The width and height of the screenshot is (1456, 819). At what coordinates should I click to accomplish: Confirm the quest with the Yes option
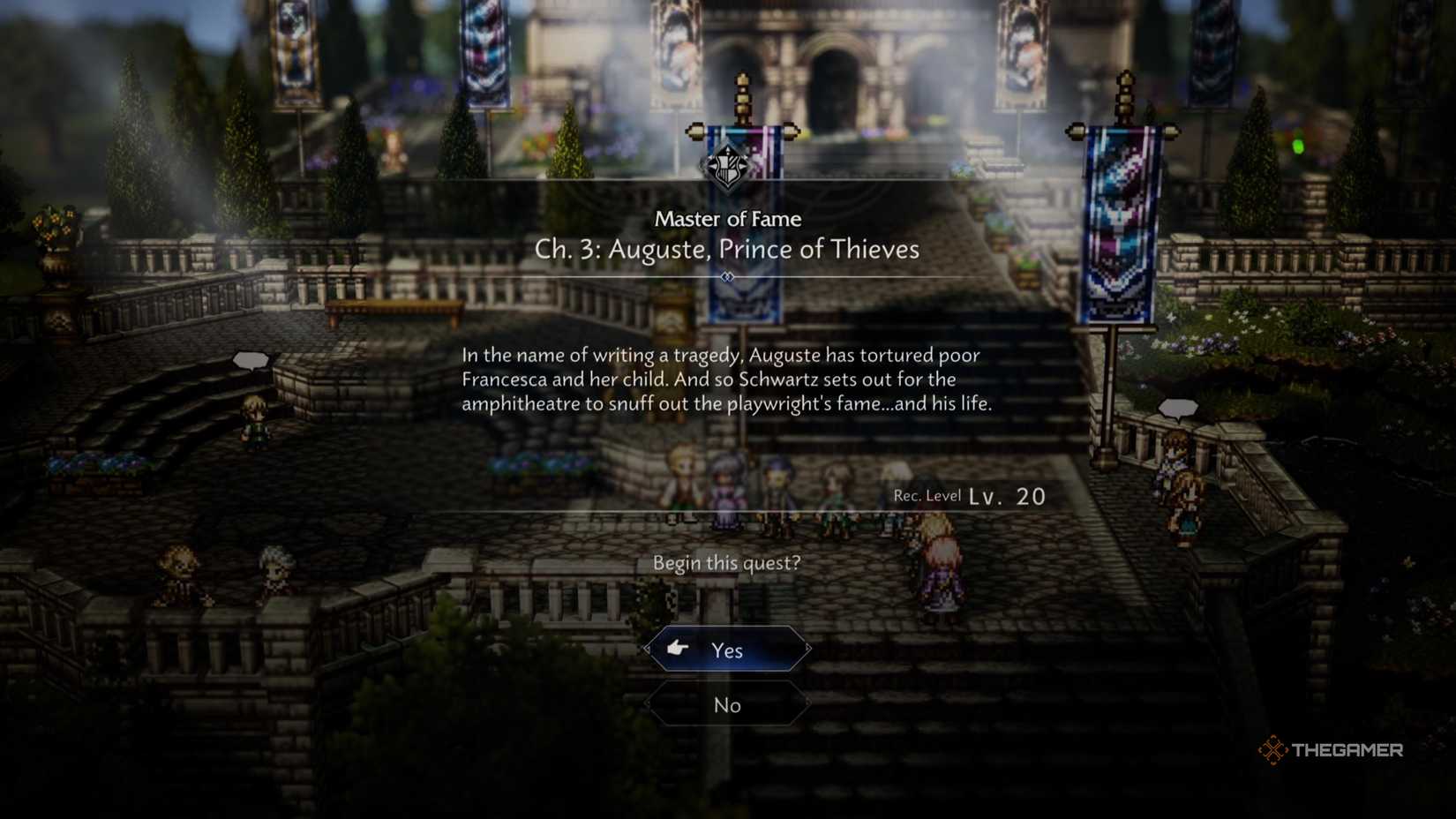coord(726,649)
